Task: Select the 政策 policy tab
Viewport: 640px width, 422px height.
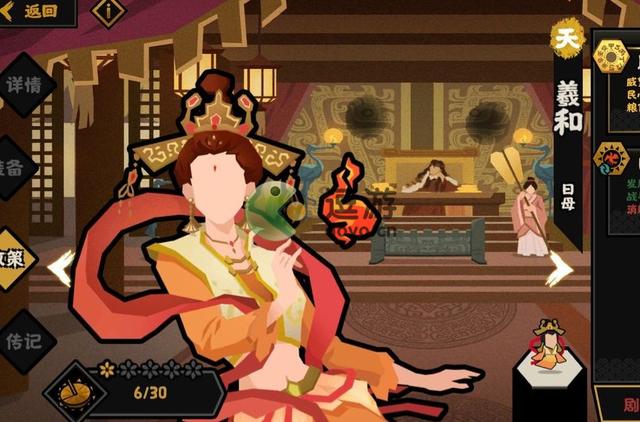Action: 14,259
